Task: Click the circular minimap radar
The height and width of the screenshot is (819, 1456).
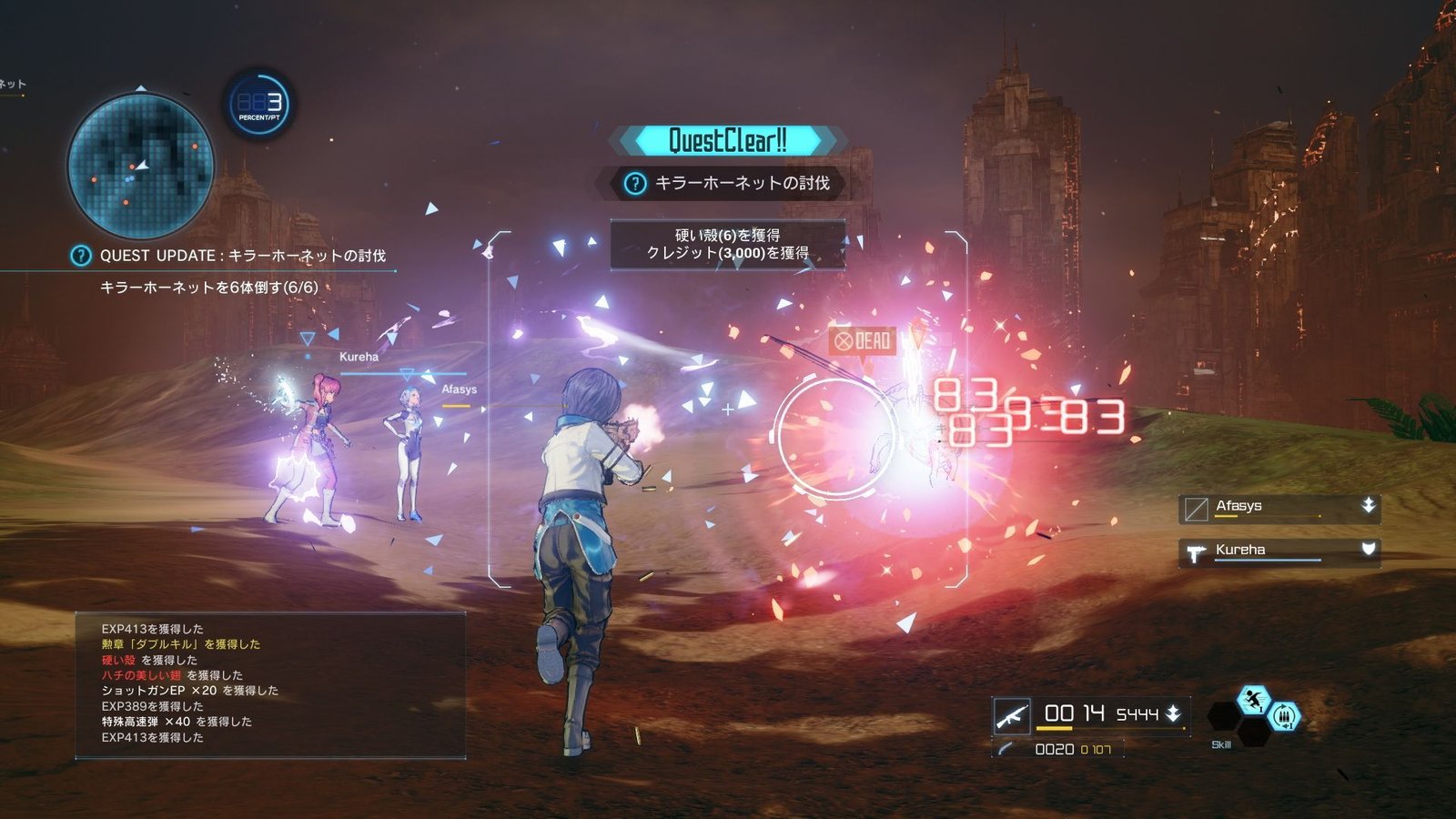Action: coord(141,167)
